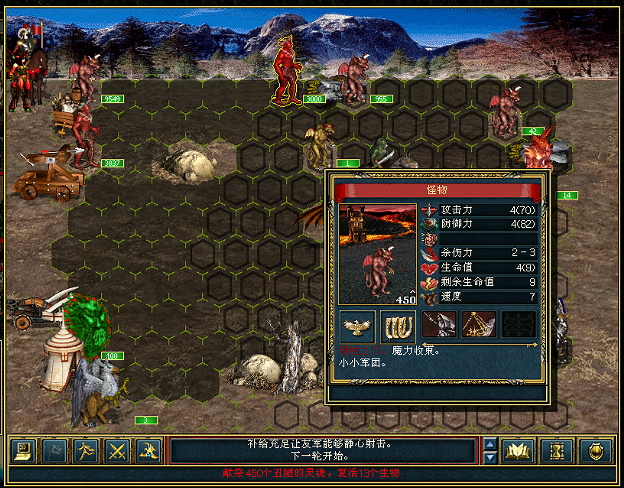Image resolution: width=624 pixels, height=488 pixels.
Task: Wait this turn with the hourglass button
Action: click(x=553, y=450)
